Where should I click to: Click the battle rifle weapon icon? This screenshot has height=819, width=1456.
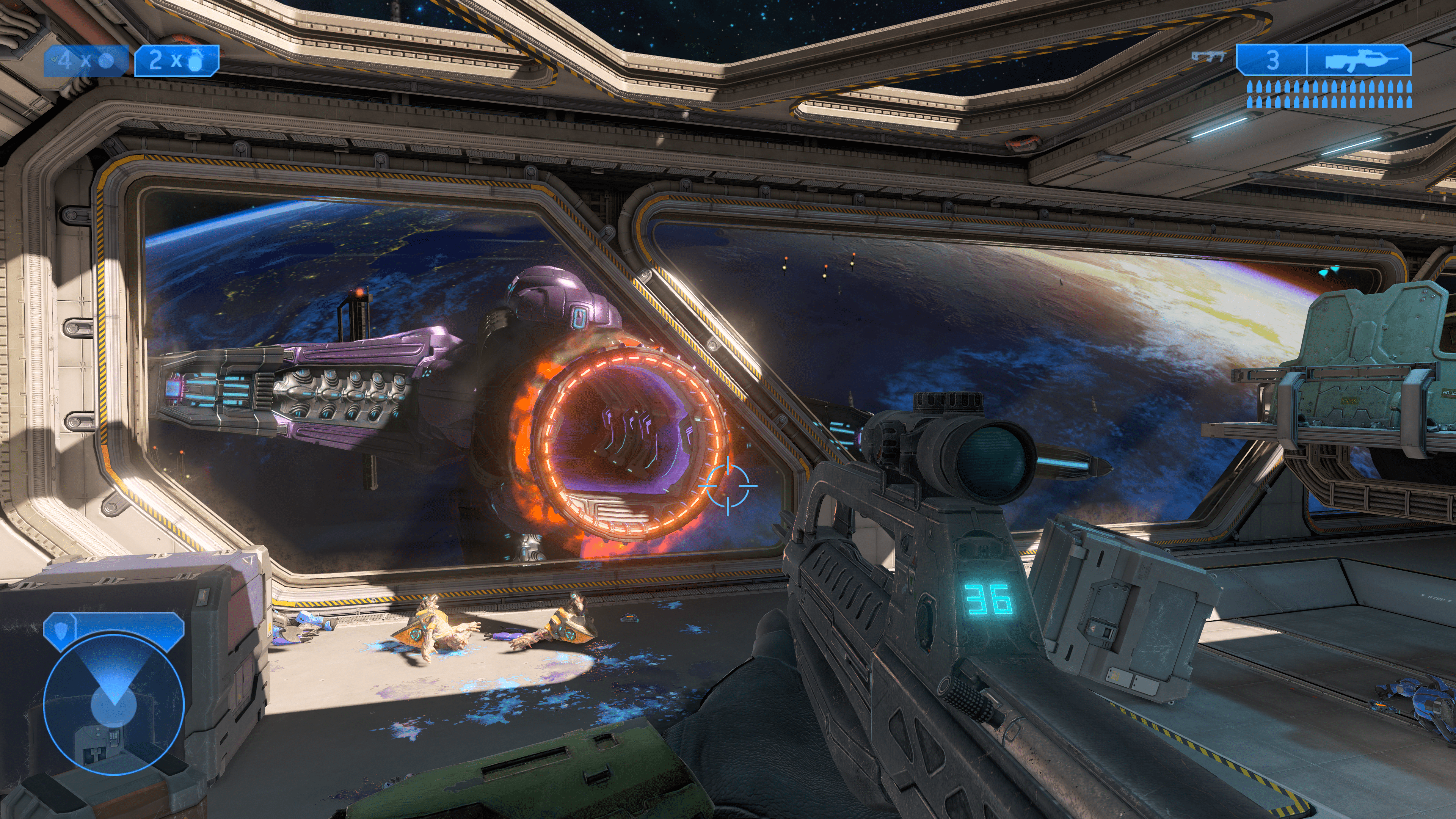(x=1359, y=60)
